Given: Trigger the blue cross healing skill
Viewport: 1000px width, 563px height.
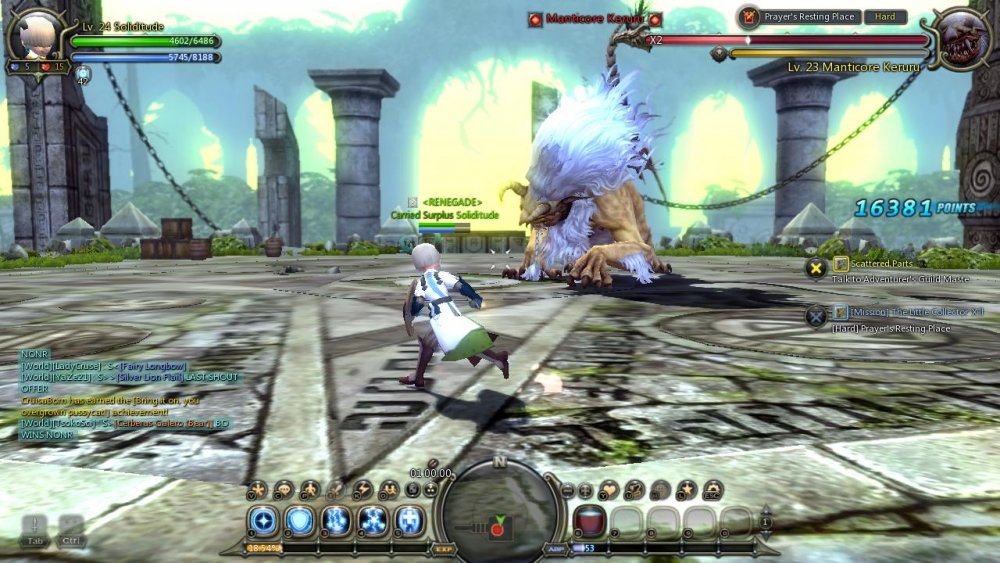Looking at the screenshot, I should [x=410, y=520].
